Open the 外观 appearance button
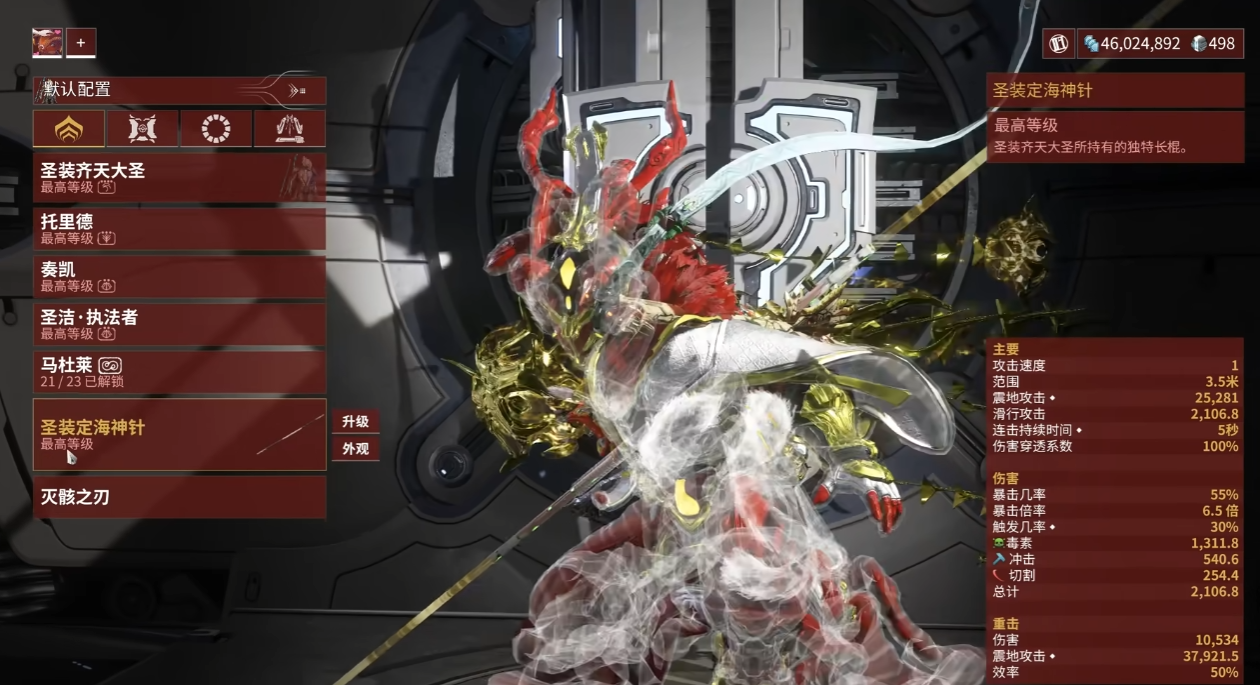1260x685 pixels. pos(355,449)
